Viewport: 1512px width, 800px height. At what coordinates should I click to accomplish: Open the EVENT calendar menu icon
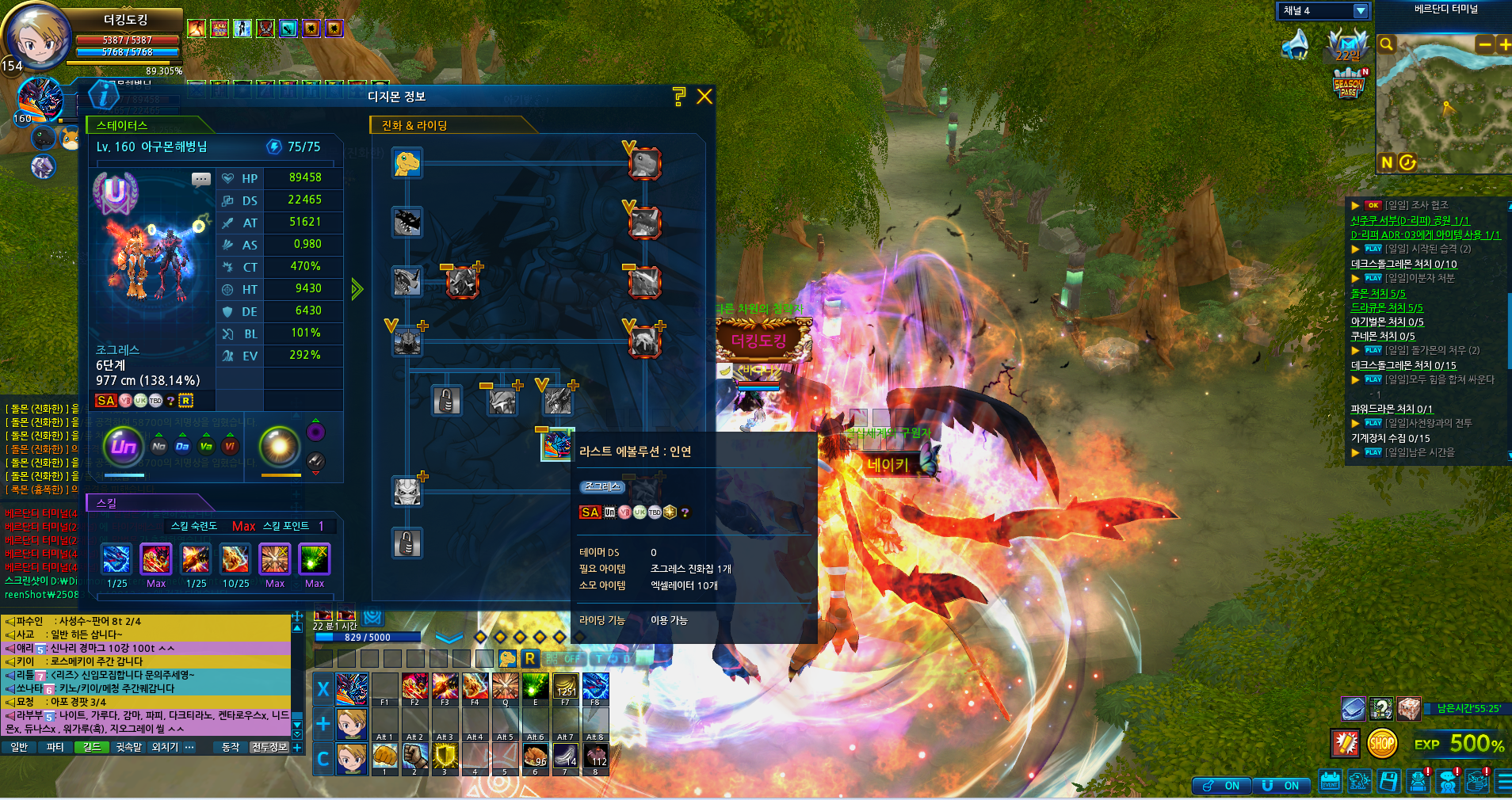click(x=1330, y=782)
